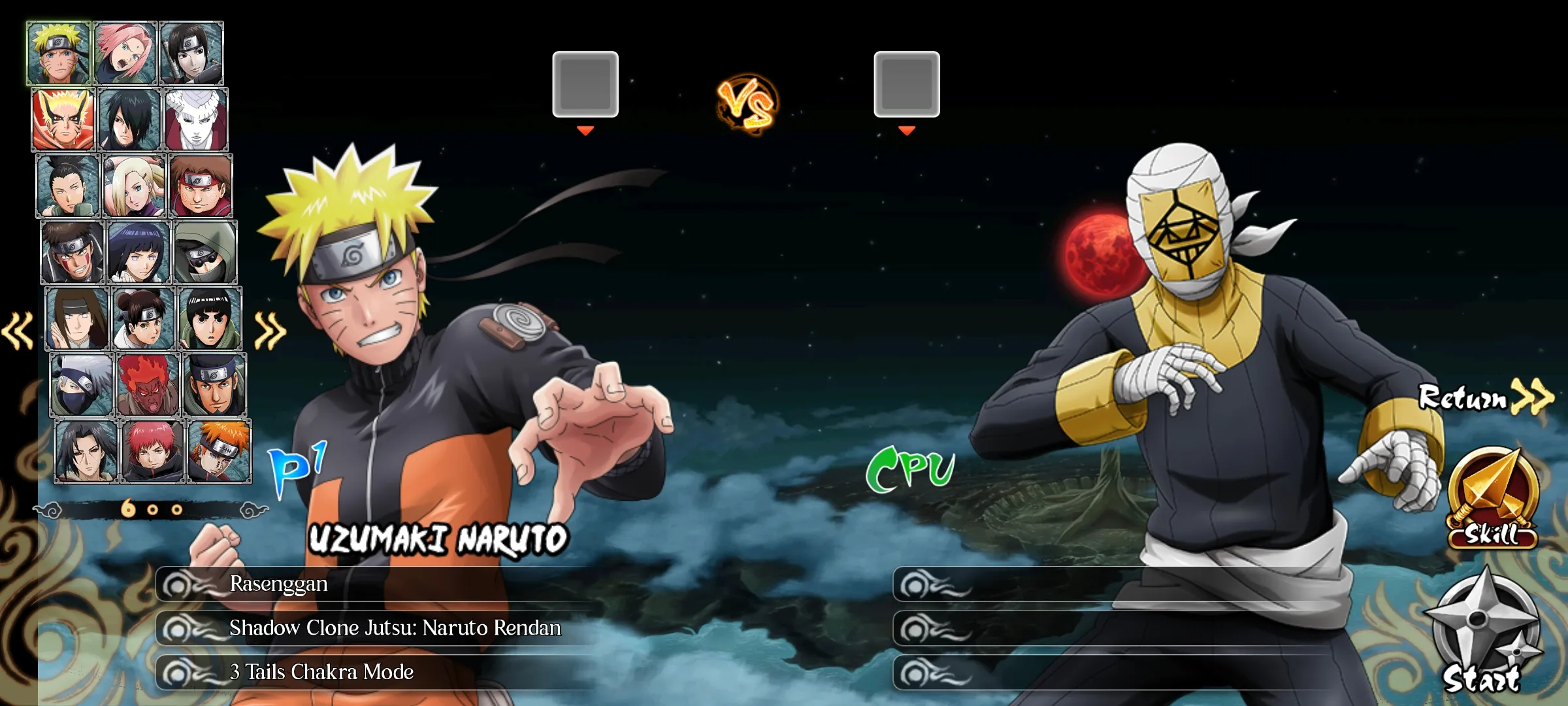Pick the hooded Shino portrait
Viewport: 1568px width, 706px height.
tap(206, 252)
